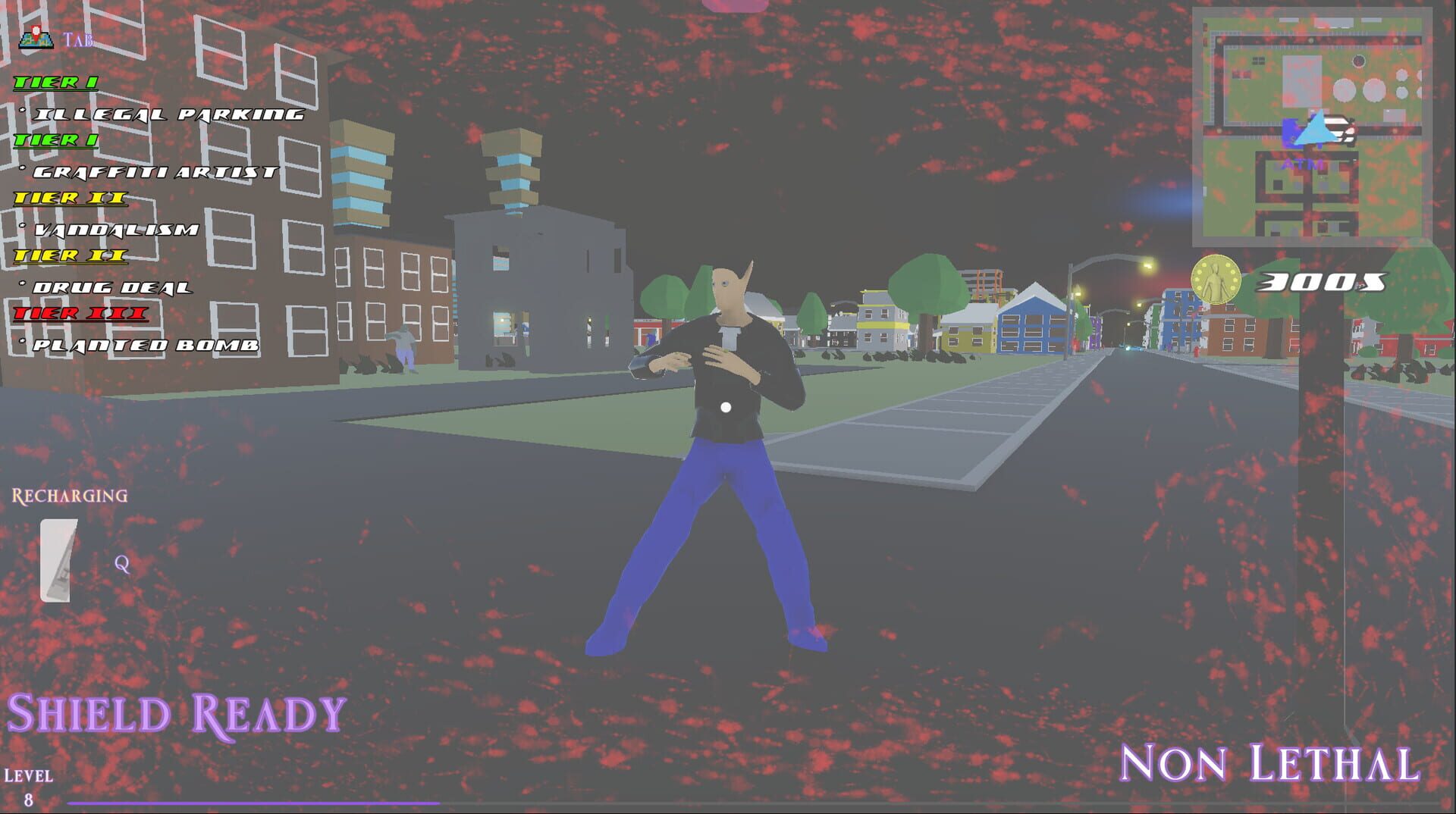Click the TAB menu label
This screenshot has height=814, width=1456.
(78, 39)
